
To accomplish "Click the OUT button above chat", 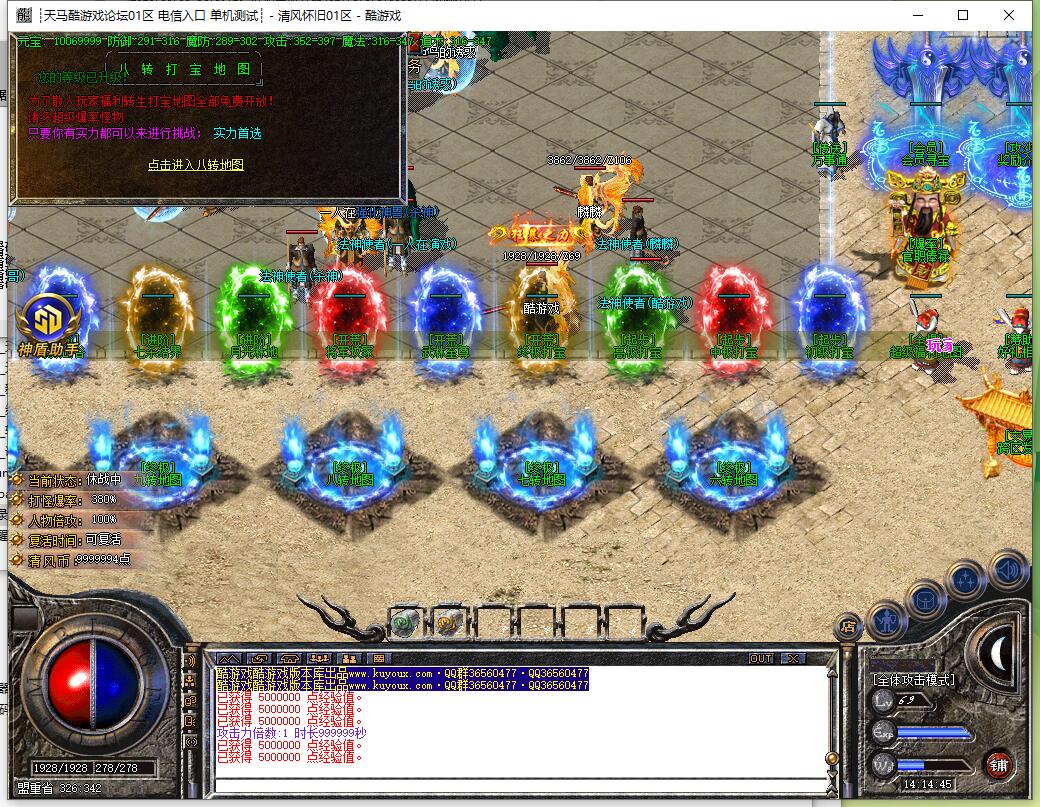I will [x=761, y=658].
